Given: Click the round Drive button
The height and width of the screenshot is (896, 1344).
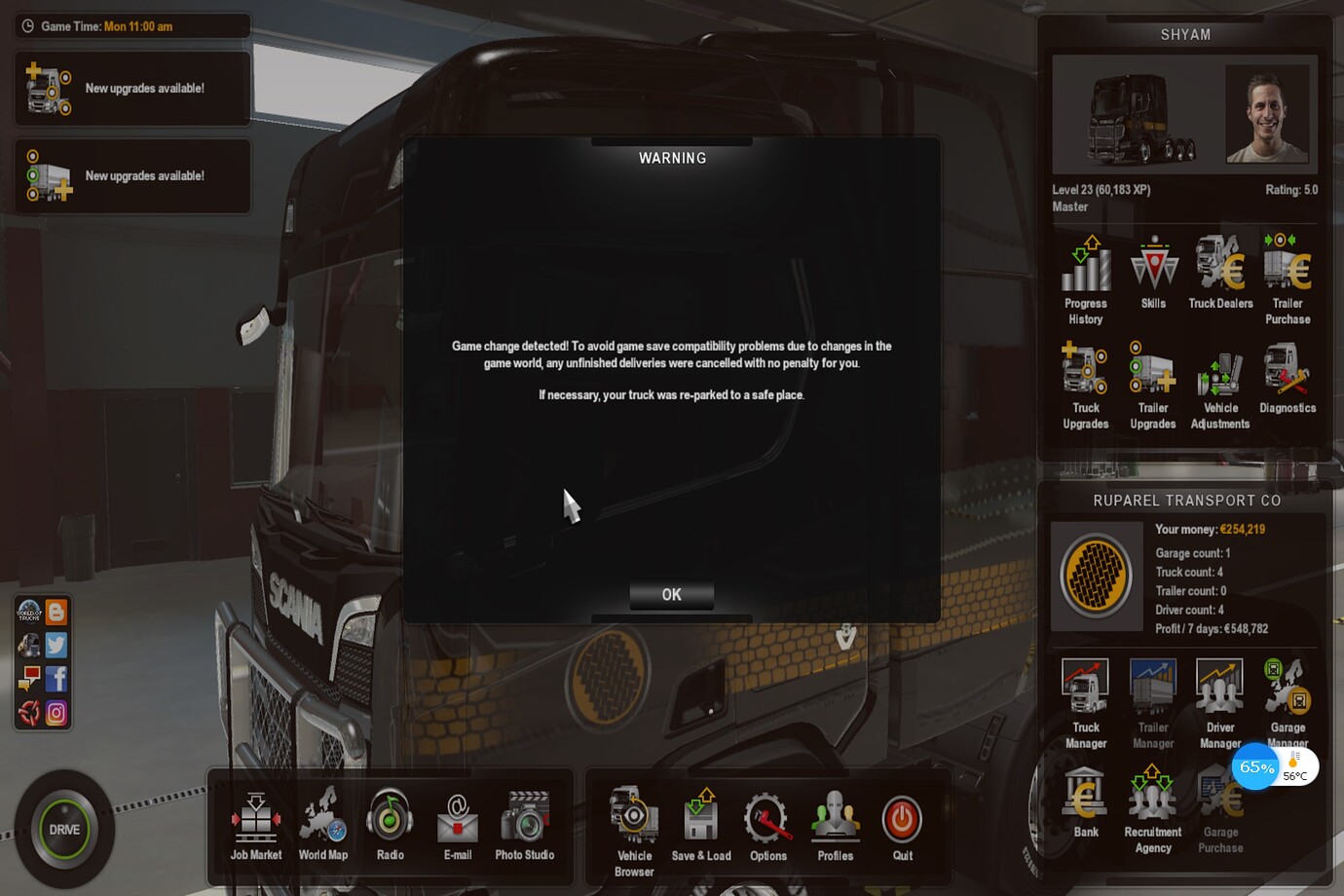Looking at the screenshot, I should pyautogui.click(x=64, y=830).
